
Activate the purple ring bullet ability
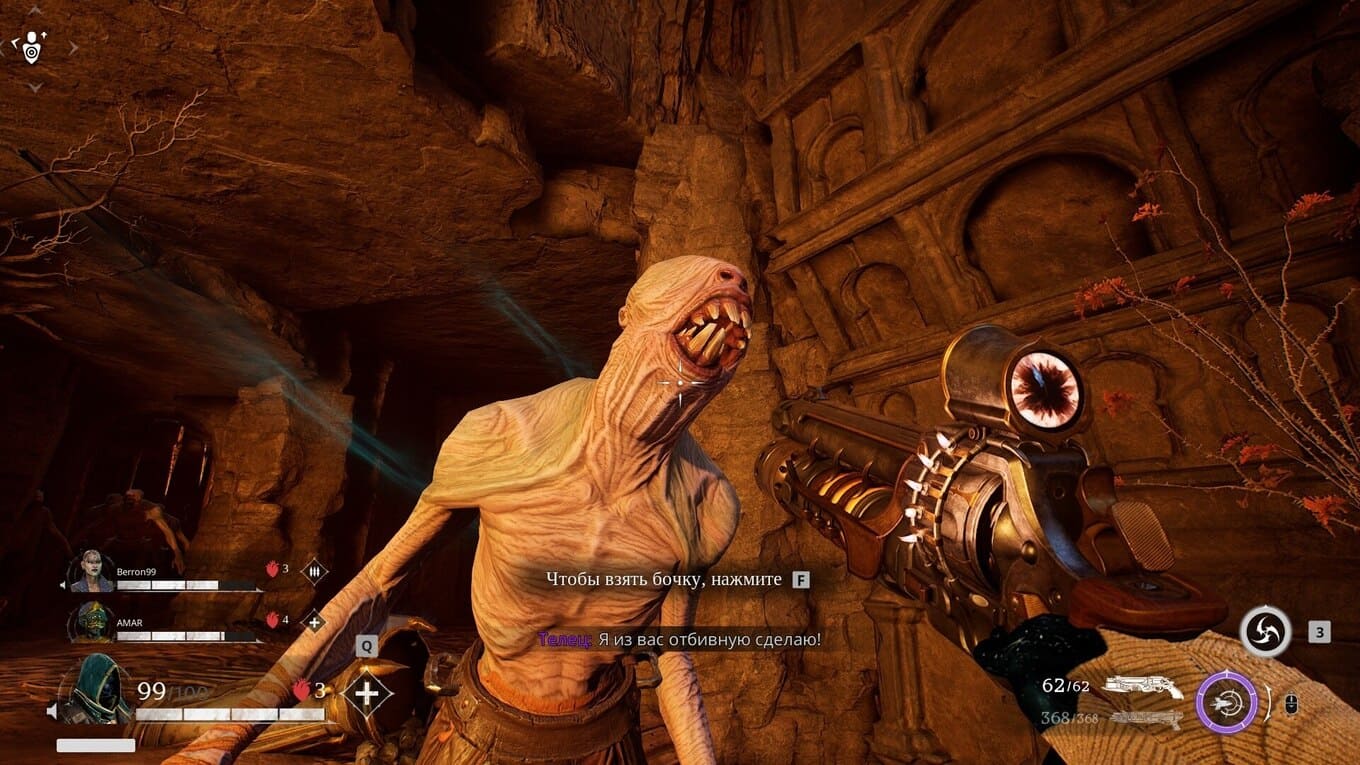click(x=1226, y=701)
